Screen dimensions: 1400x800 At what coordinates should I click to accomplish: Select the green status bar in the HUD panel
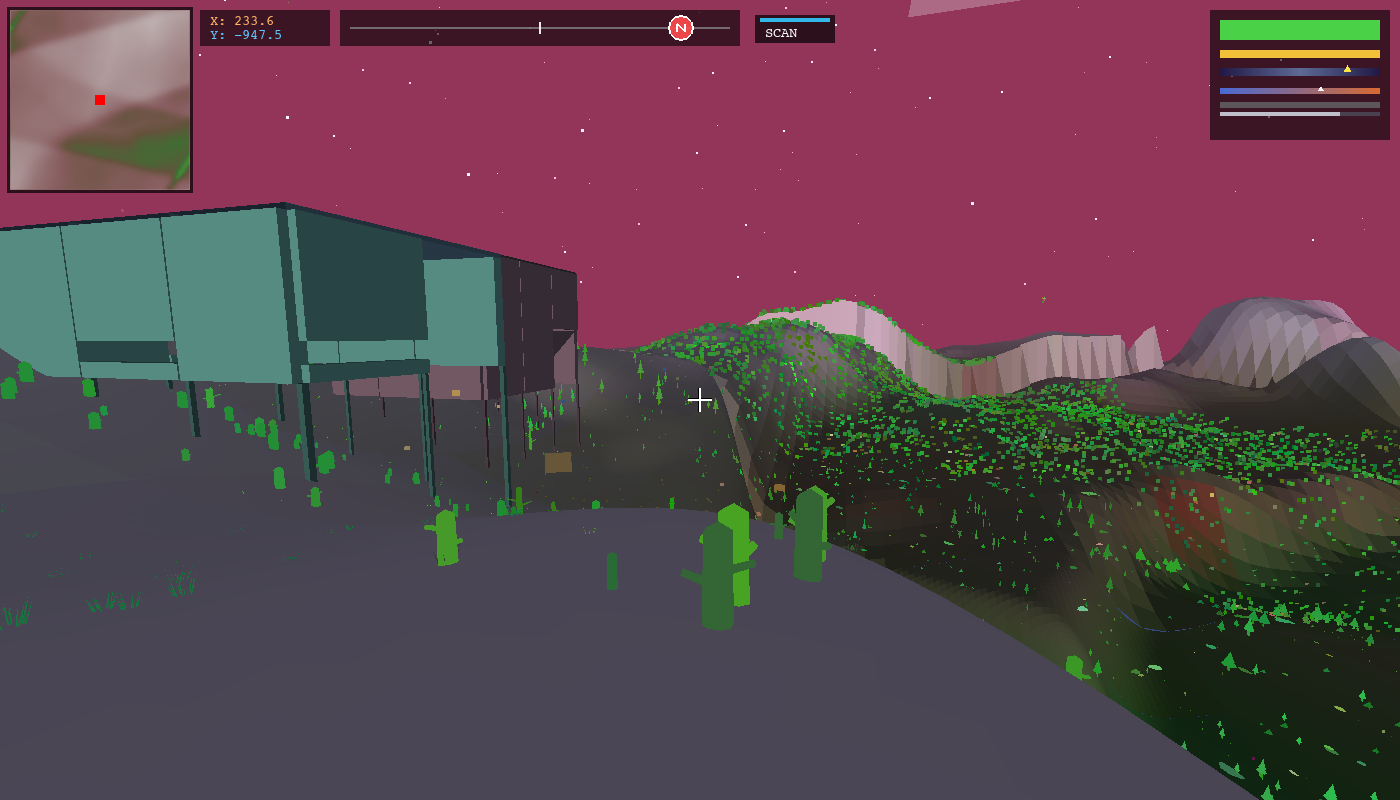(1300, 29)
